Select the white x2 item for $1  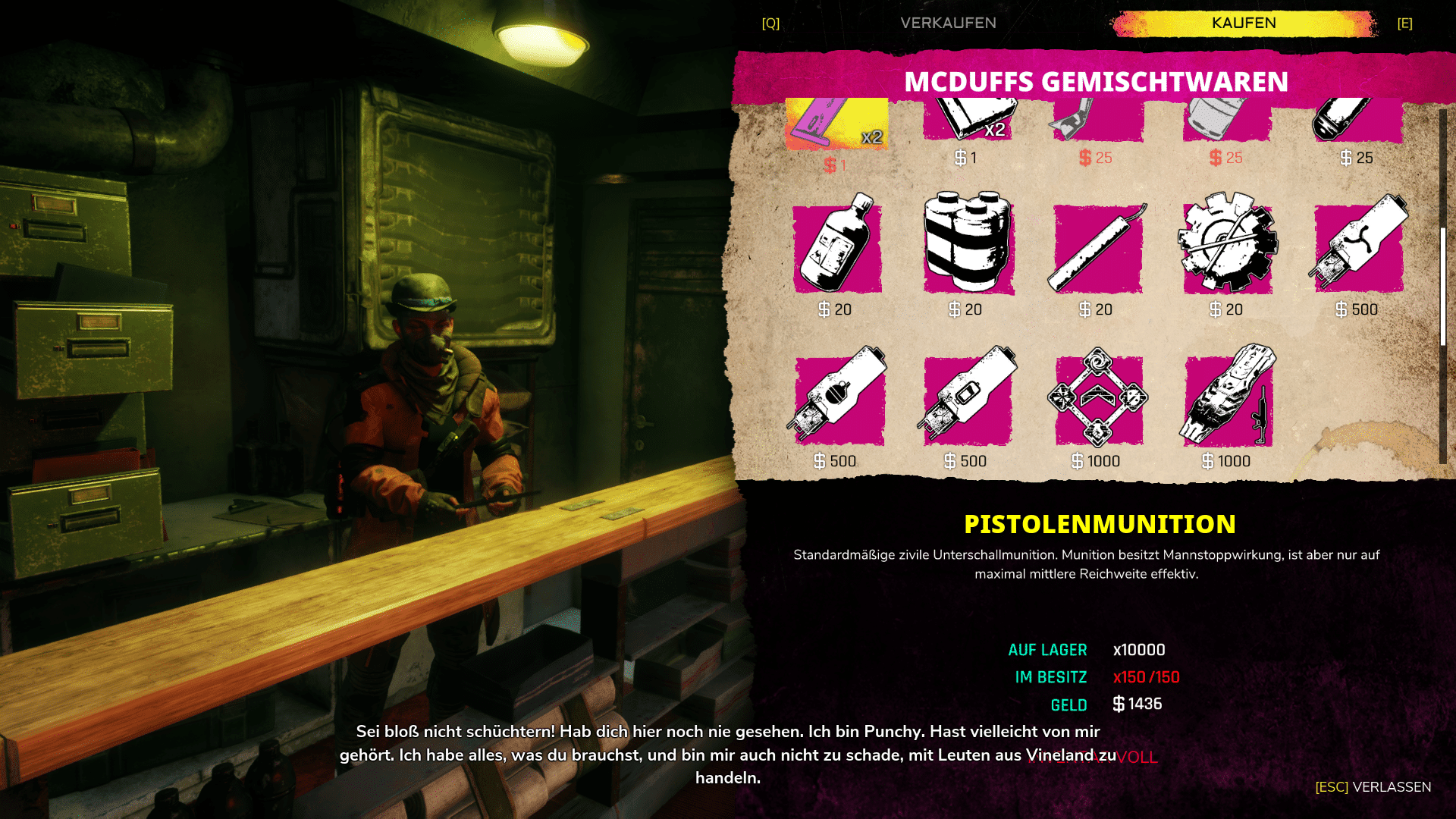[968, 121]
